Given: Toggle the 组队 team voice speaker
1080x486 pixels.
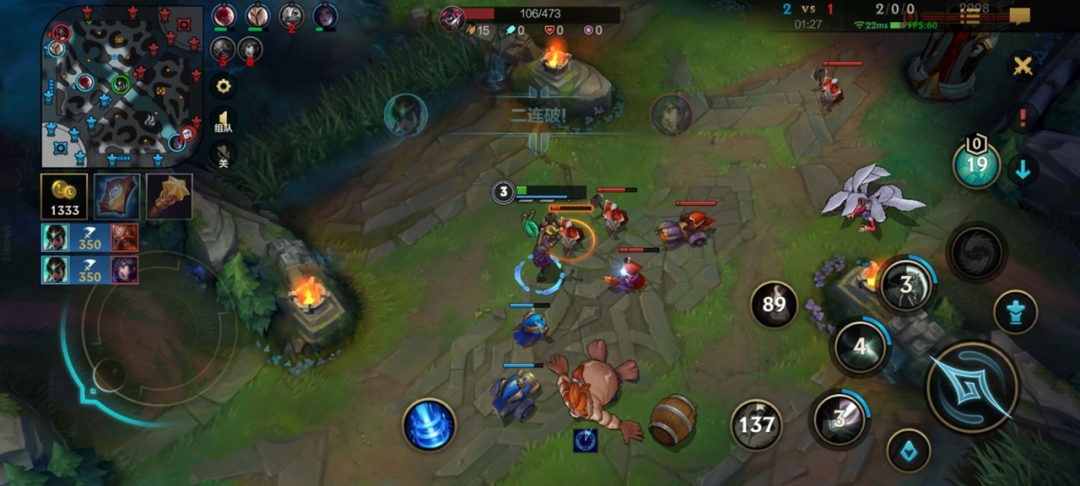Looking at the screenshot, I should point(223,121).
